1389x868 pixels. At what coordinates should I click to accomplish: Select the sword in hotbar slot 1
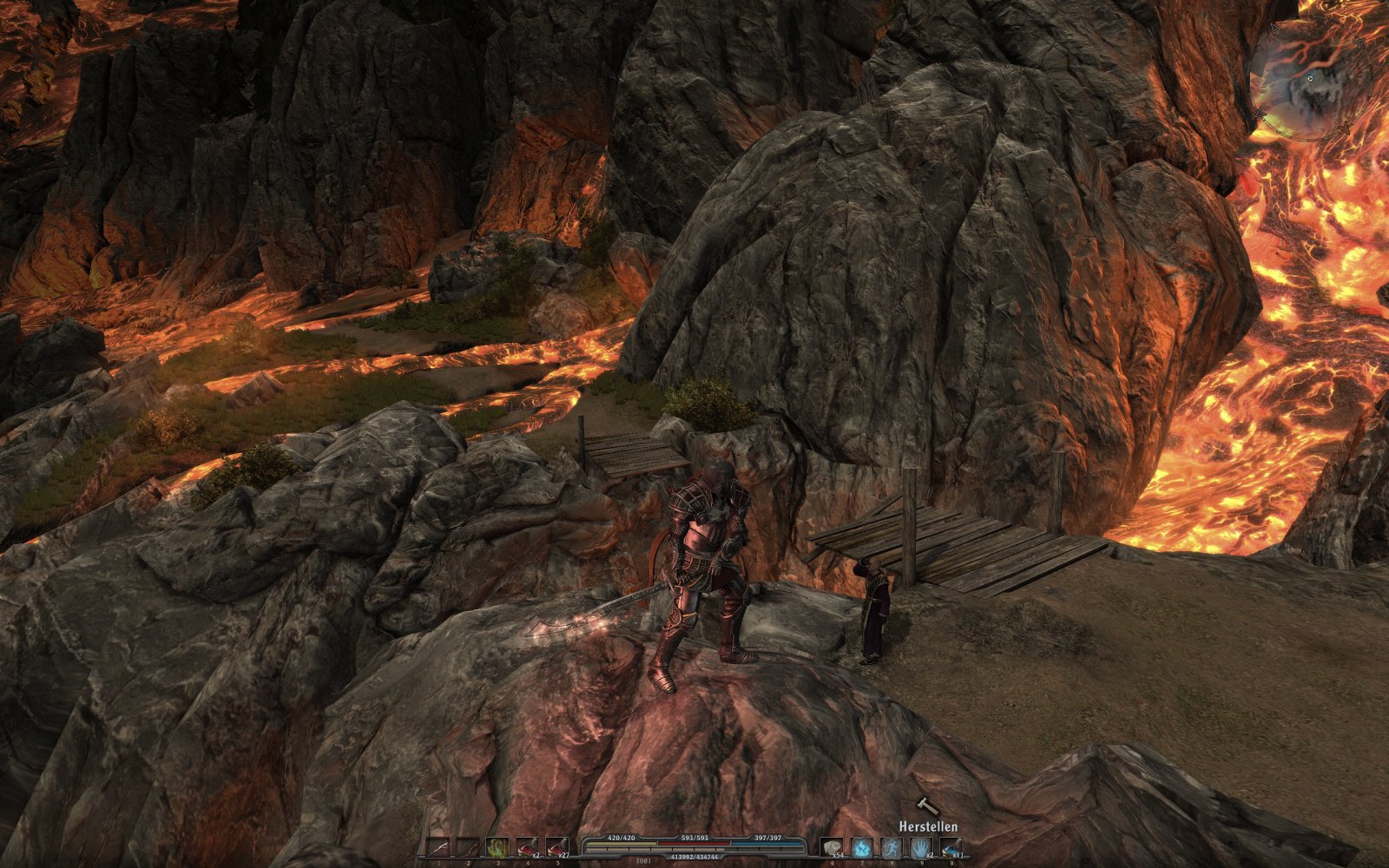(x=439, y=847)
